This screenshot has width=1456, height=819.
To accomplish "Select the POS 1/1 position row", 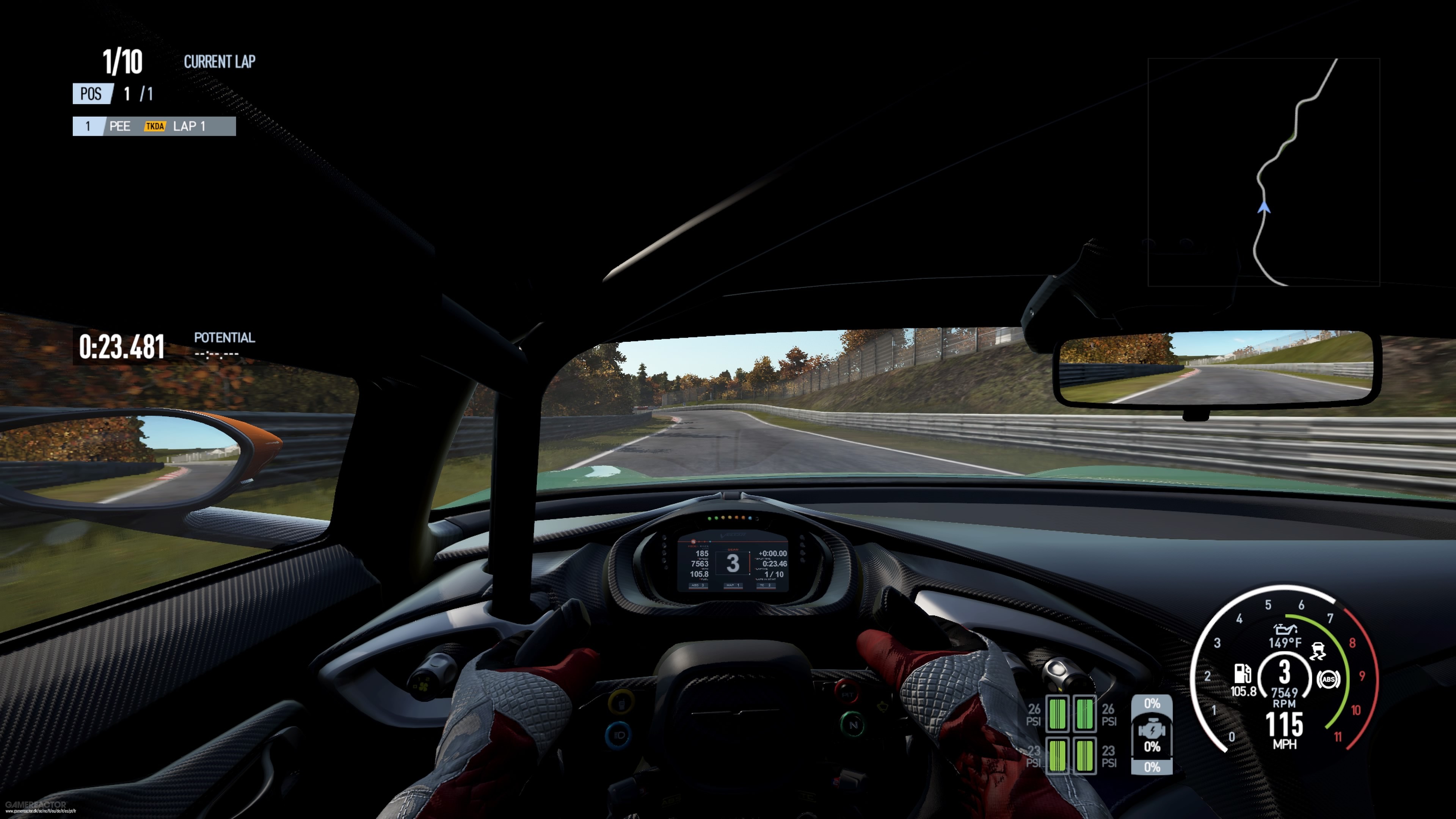I will tap(113, 93).
